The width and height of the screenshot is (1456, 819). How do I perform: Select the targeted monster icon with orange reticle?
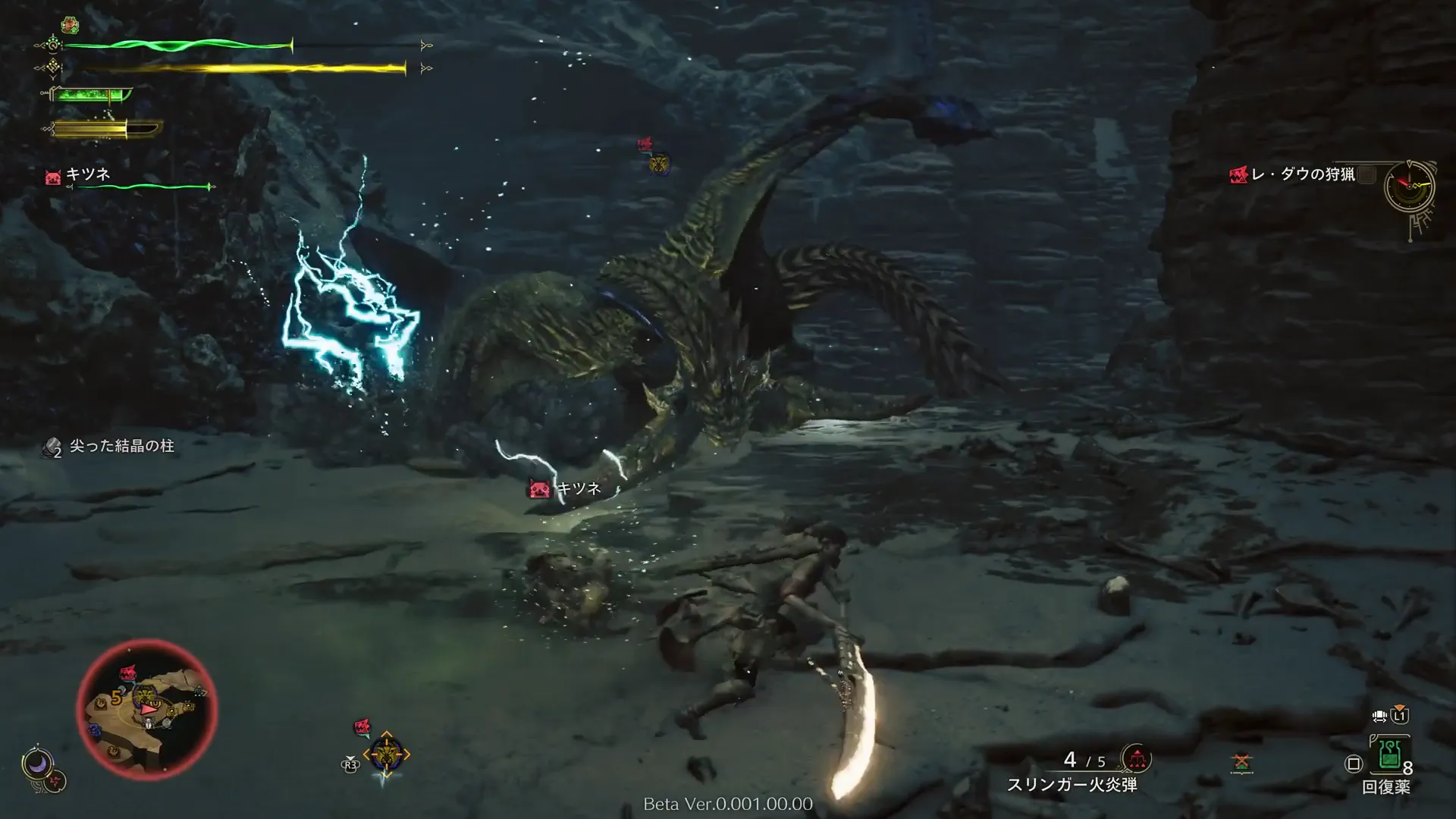386,754
